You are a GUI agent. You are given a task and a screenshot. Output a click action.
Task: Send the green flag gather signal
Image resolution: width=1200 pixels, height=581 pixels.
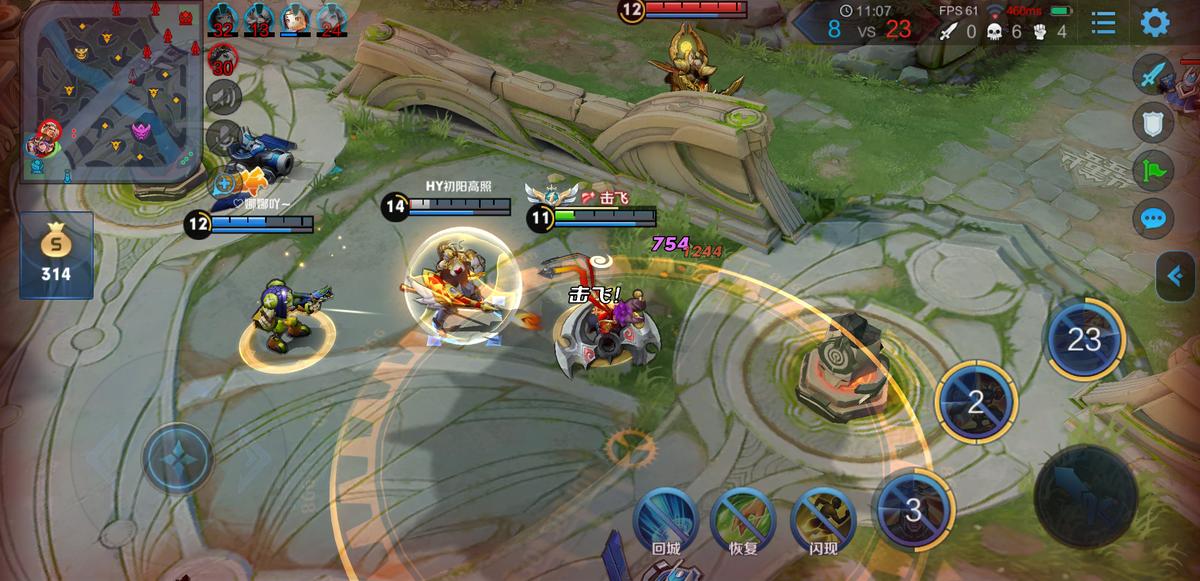pos(1153,170)
